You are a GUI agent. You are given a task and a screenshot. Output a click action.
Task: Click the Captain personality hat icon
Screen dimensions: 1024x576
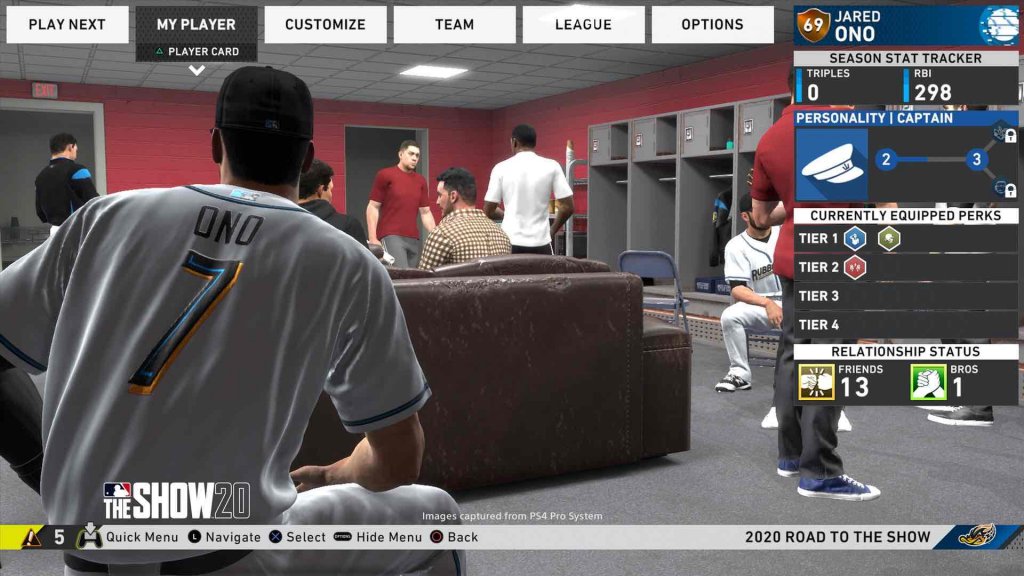tap(832, 165)
